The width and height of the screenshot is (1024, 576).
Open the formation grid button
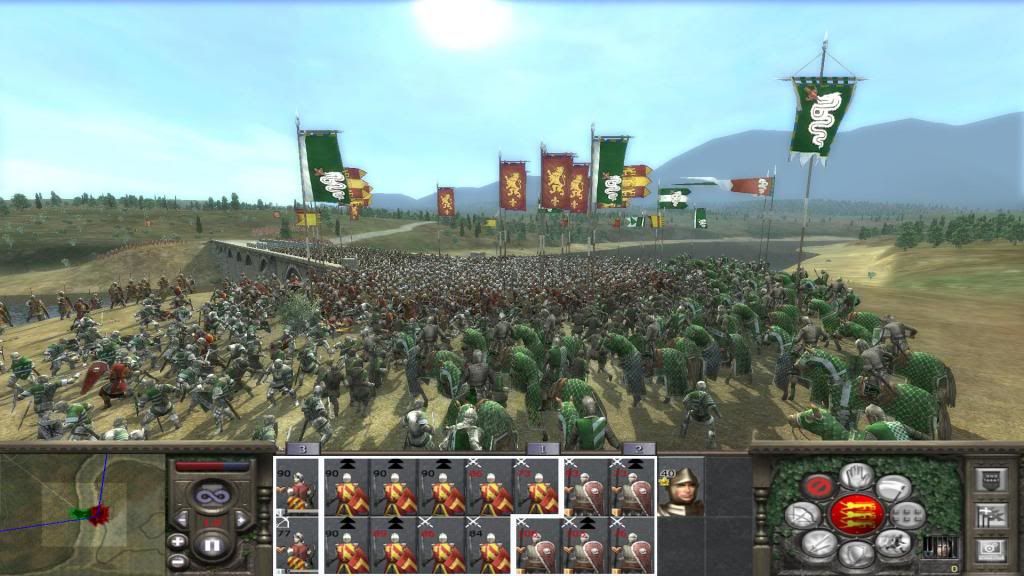908,515
